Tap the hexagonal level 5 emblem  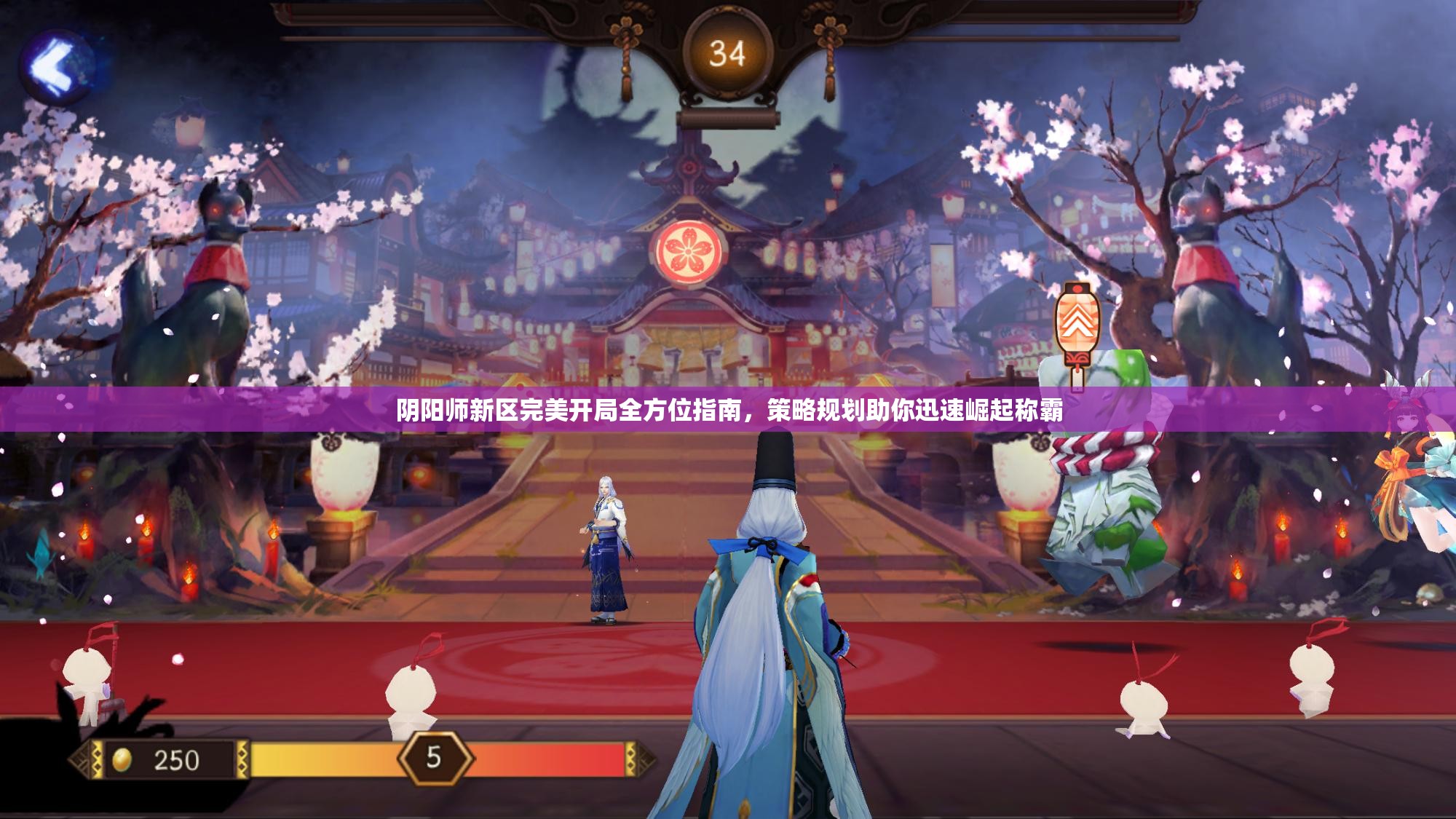pyautogui.click(x=433, y=757)
